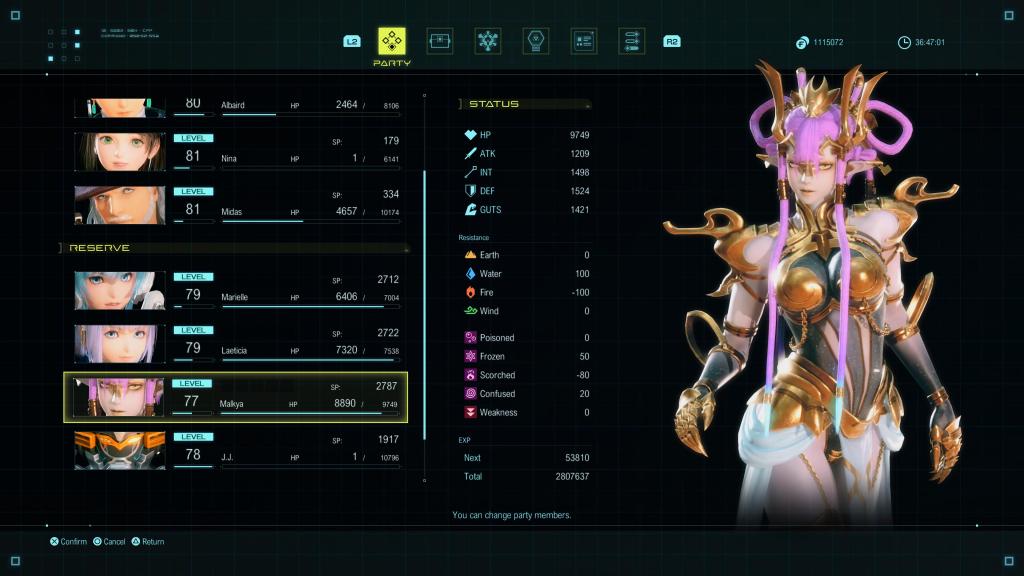Image resolution: width=1024 pixels, height=576 pixels.
Task: Select the highlighted Party tab
Action: [x=391, y=41]
